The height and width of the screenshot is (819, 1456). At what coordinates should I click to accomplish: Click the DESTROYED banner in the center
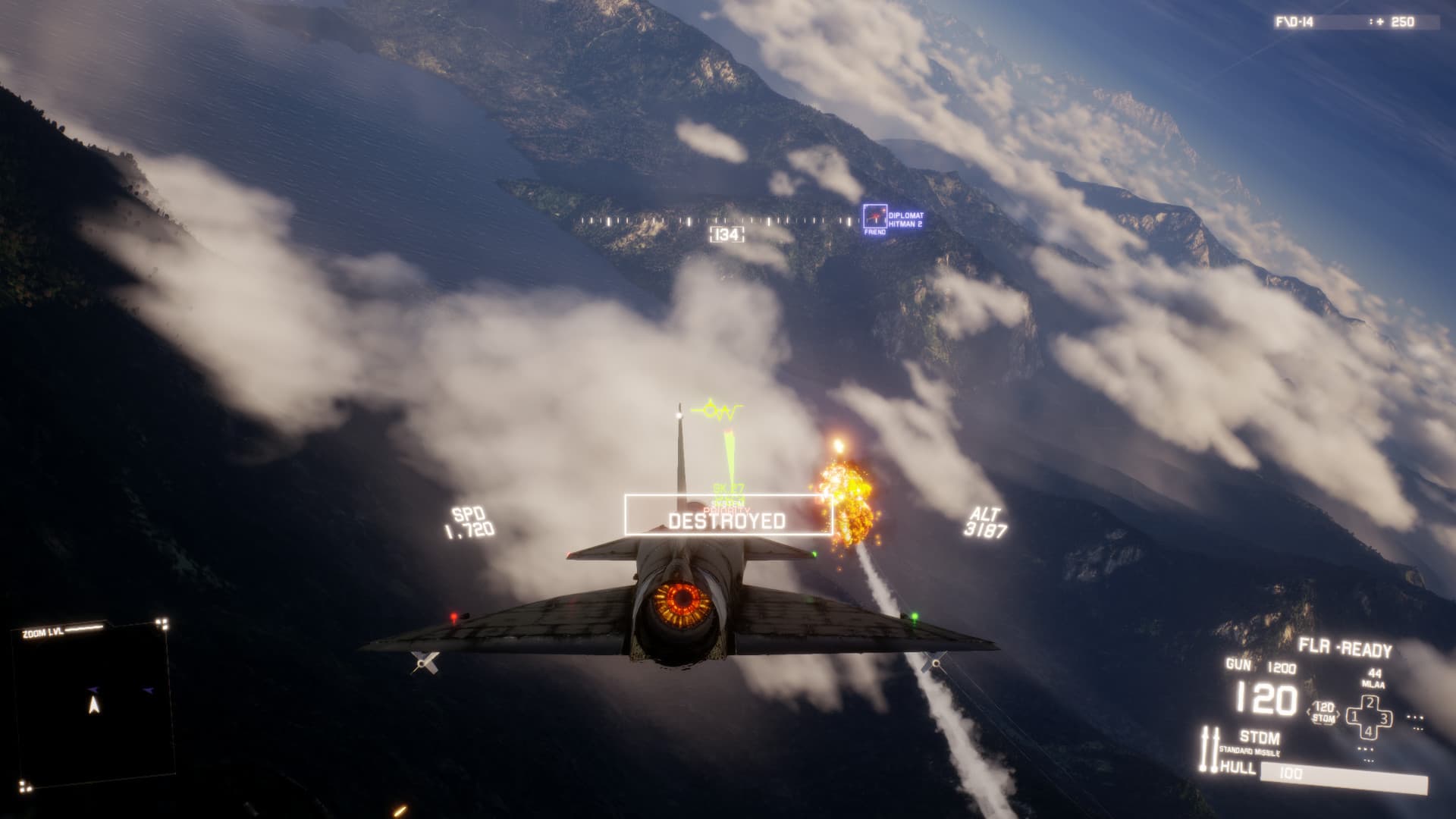click(727, 520)
